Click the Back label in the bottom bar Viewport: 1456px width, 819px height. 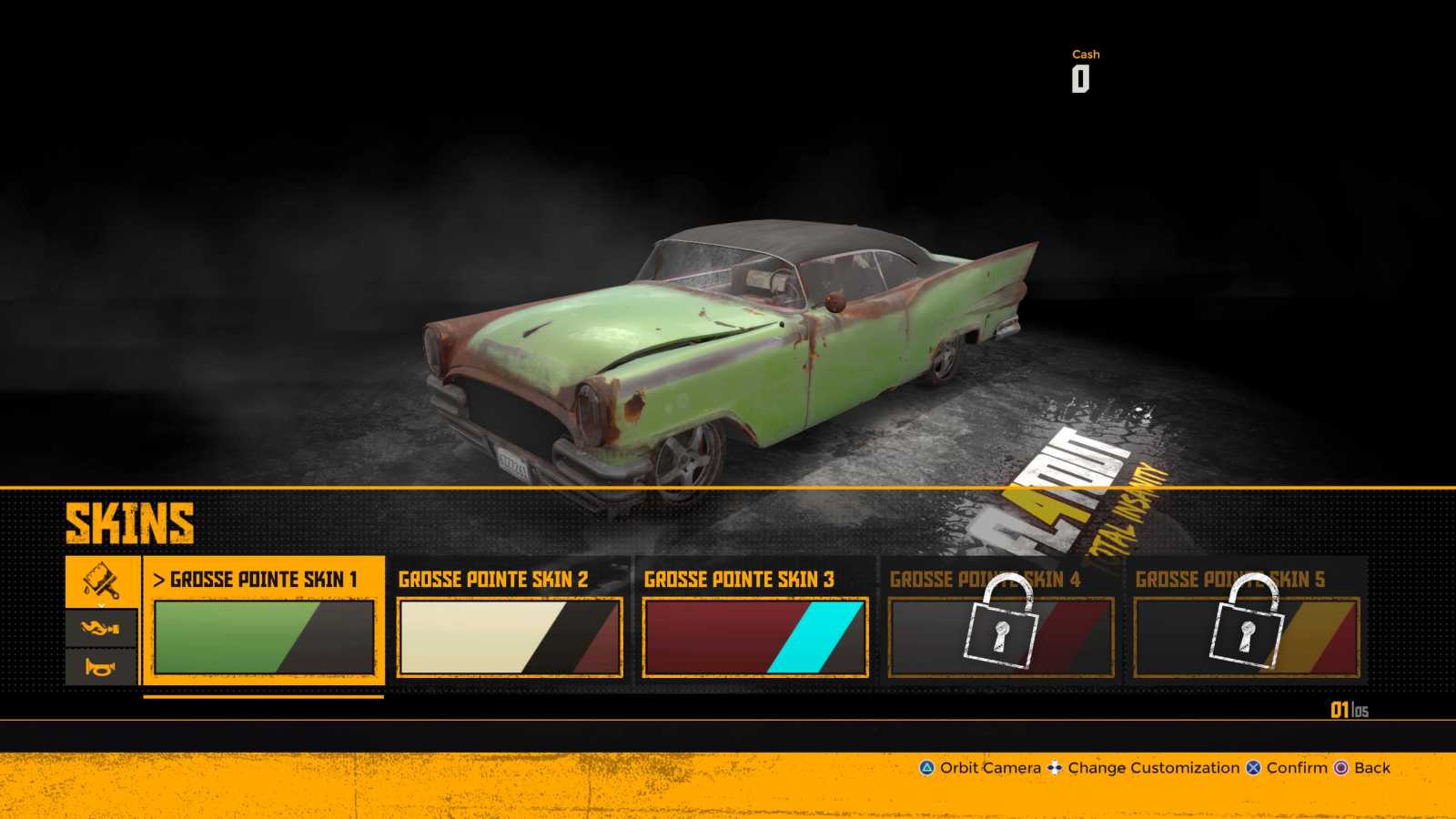(x=1370, y=768)
